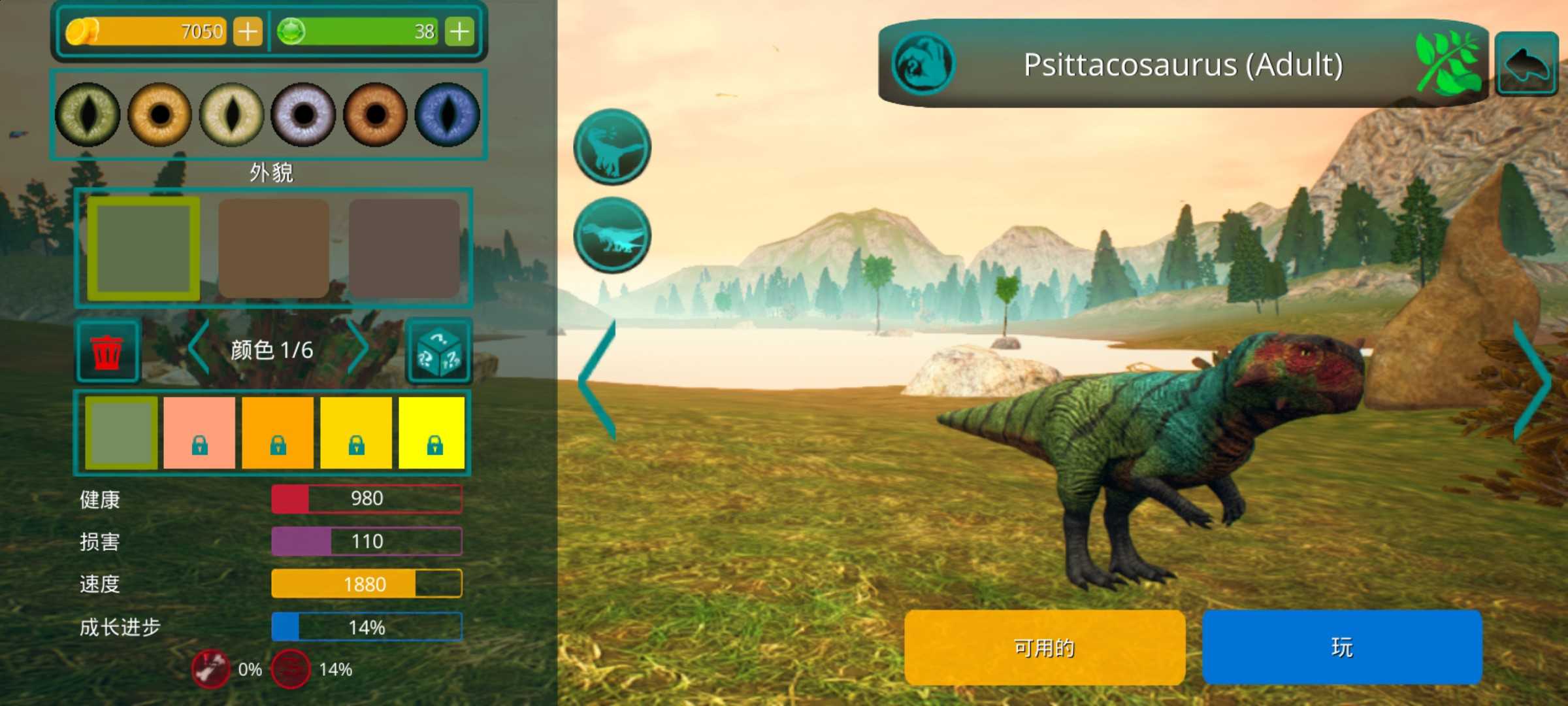Select the mauve-brown appearance swatch

(x=404, y=248)
